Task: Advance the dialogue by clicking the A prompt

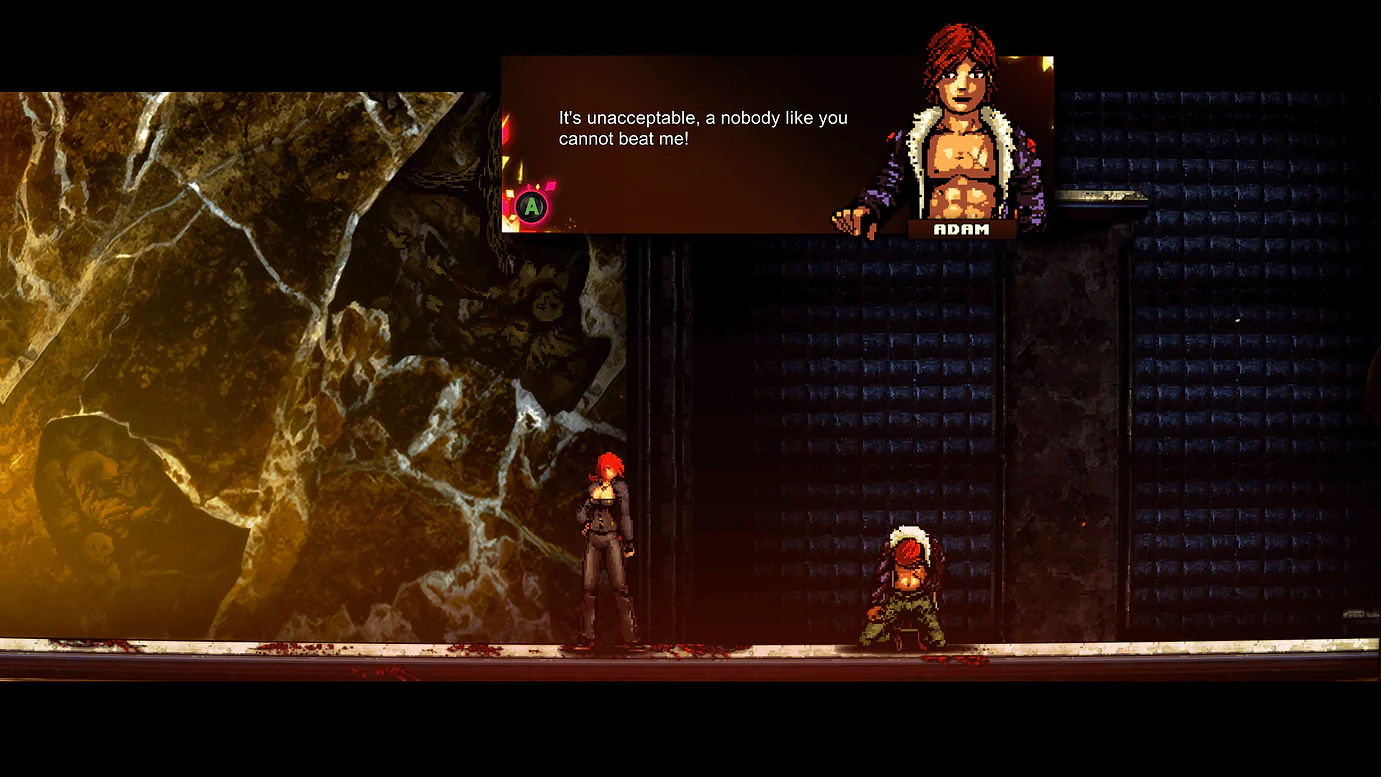Action: pyautogui.click(x=531, y=205)
